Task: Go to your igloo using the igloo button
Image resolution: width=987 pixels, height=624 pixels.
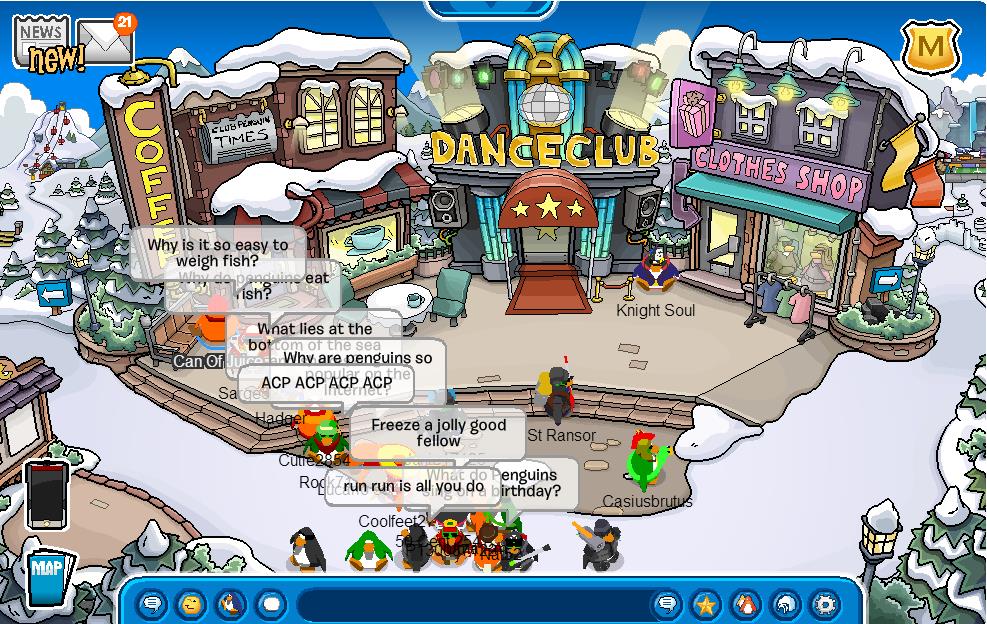Action: pos(786,604)
